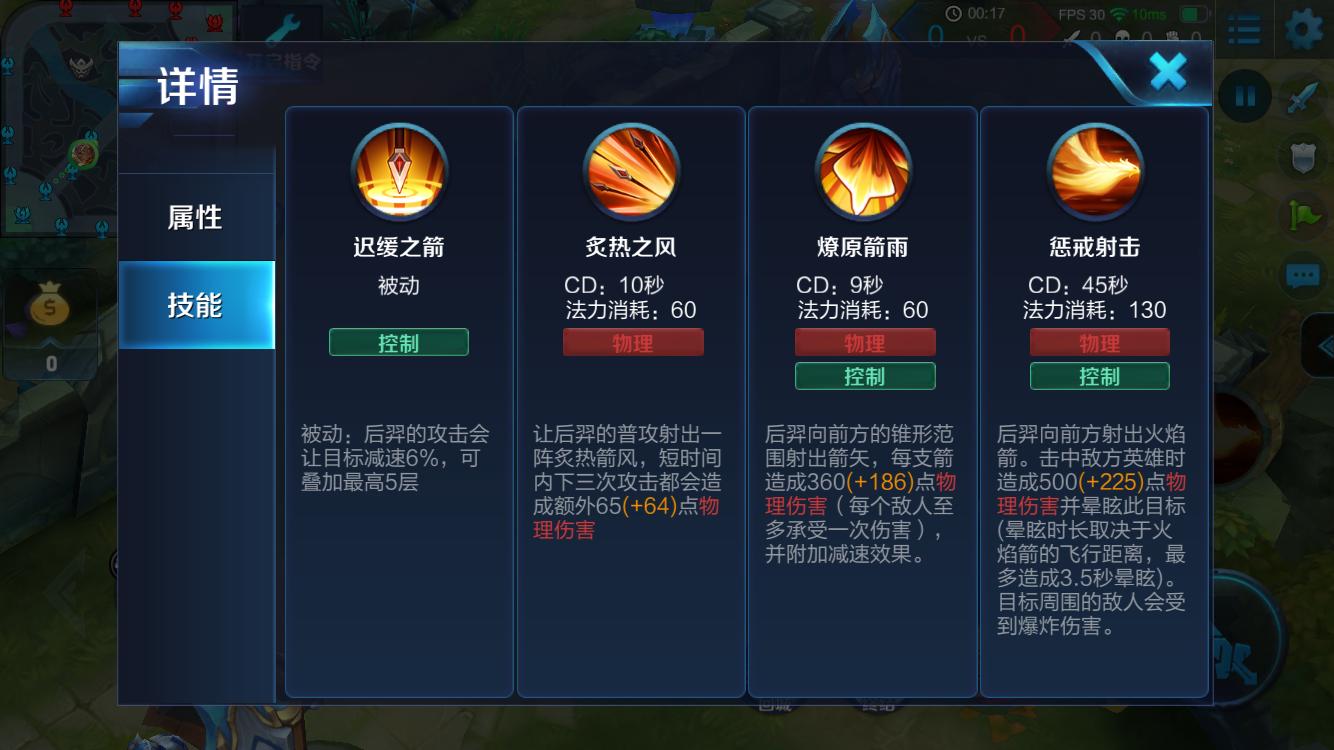Click the 控制 tag under 迟缓之箭

(x=398, y=341)
